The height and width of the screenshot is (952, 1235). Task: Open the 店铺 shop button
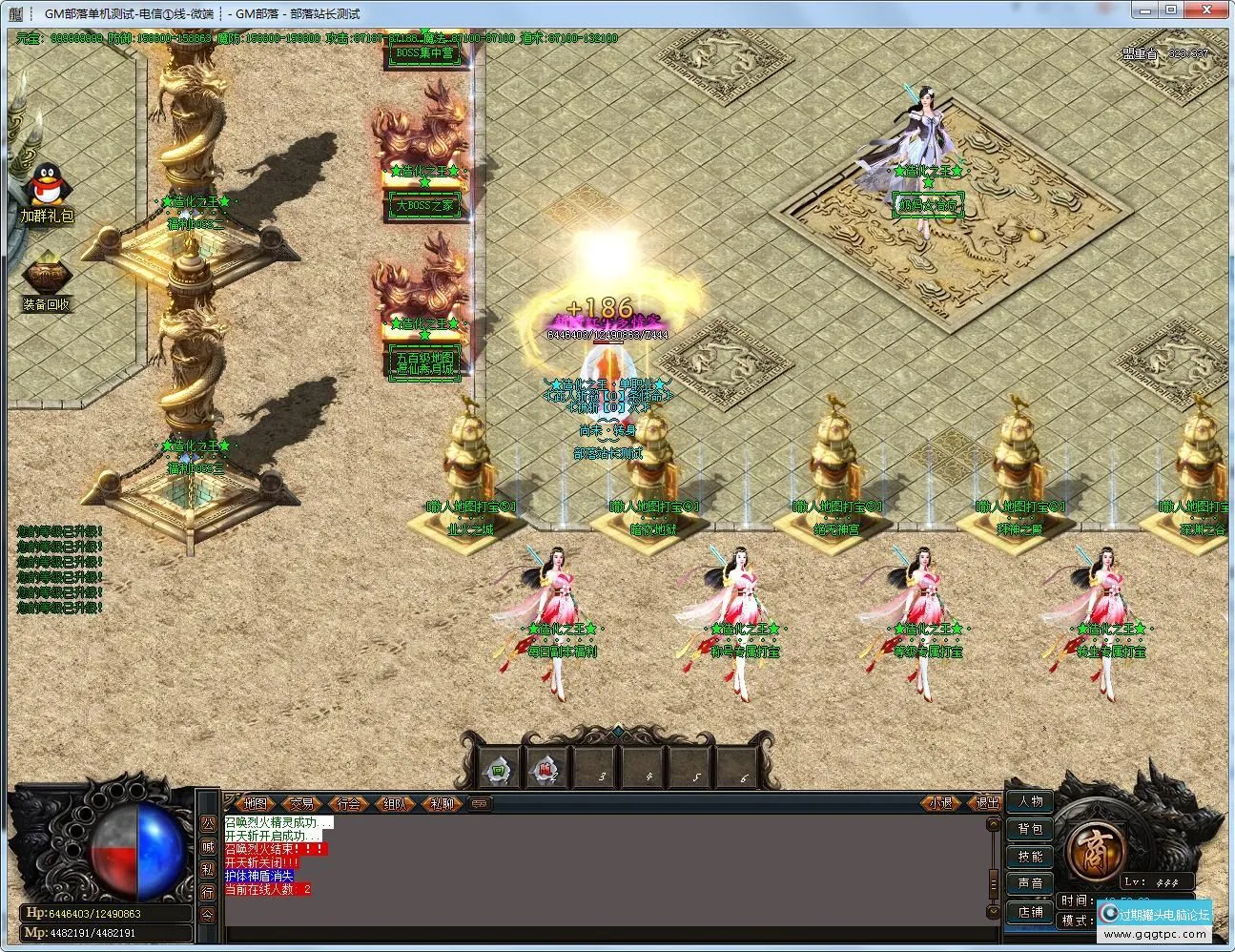[x=1030, y=911]
